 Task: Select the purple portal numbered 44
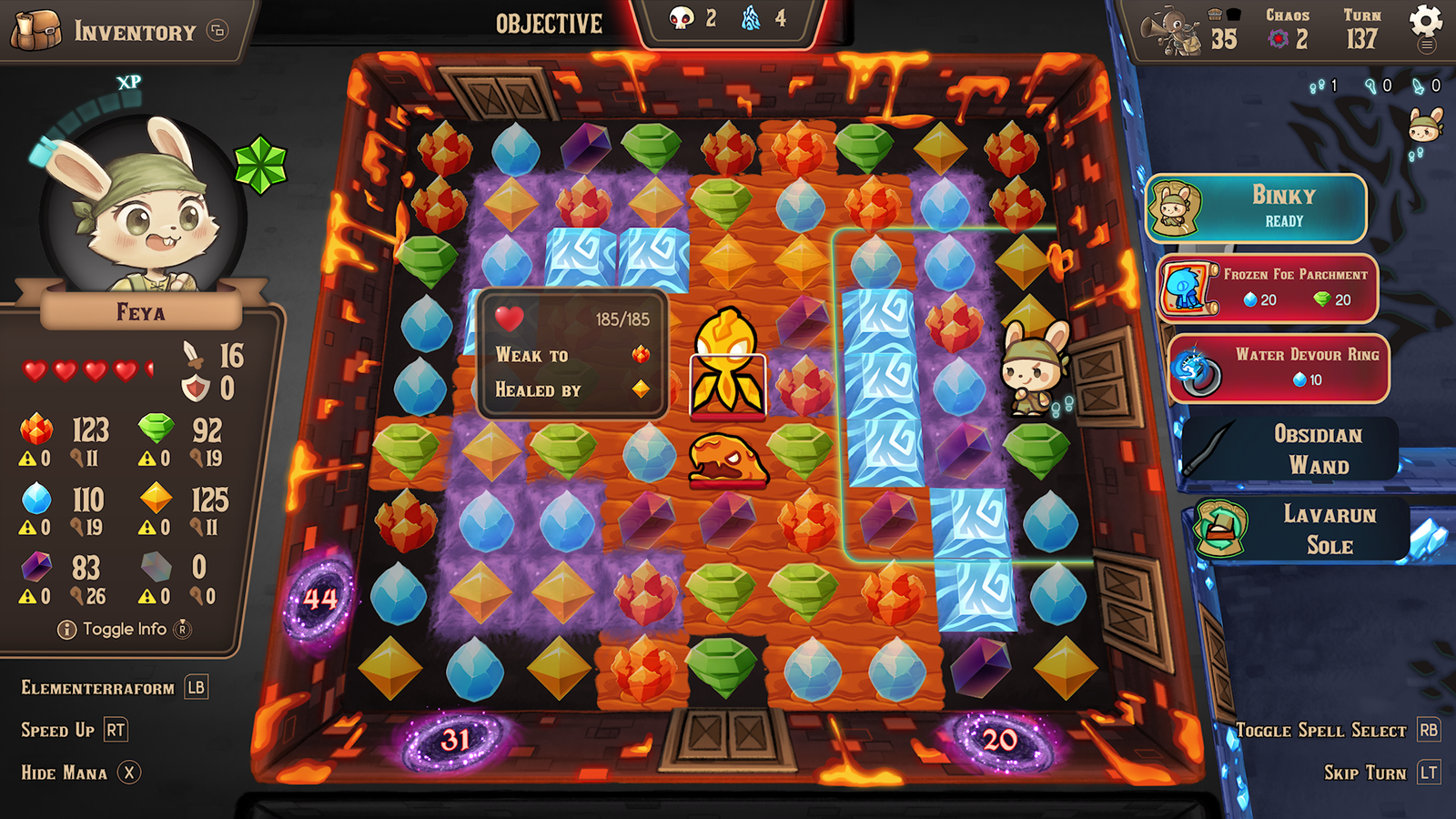(x=319, y=598)
